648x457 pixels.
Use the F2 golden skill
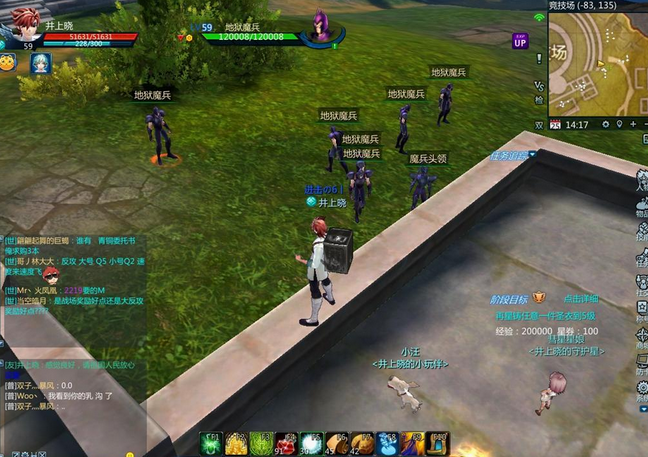coord(237,443)
